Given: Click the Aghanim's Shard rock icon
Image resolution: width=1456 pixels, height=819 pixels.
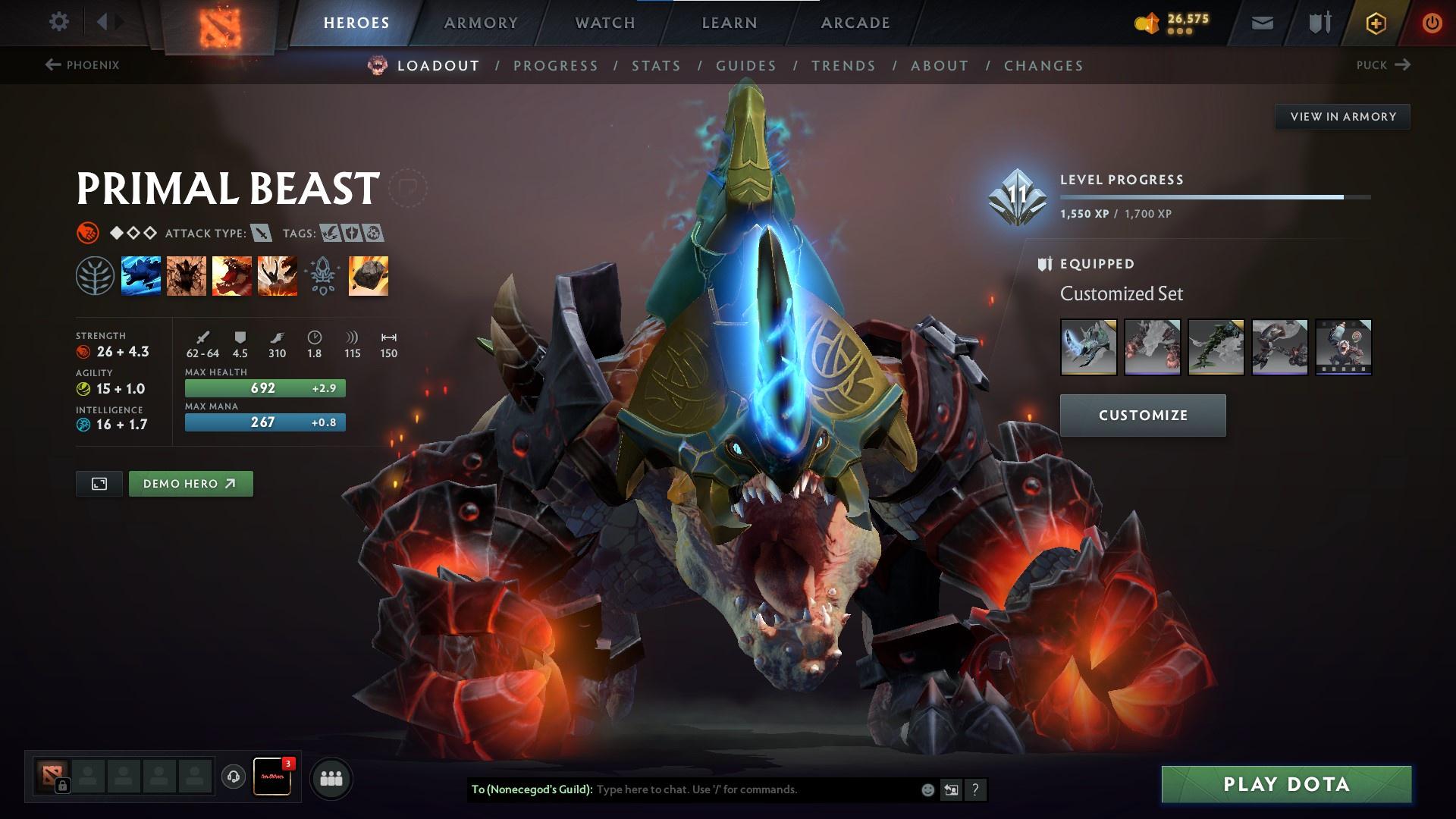Looking at the screenshot, I should pyautogui.click(x=368, y=276).
